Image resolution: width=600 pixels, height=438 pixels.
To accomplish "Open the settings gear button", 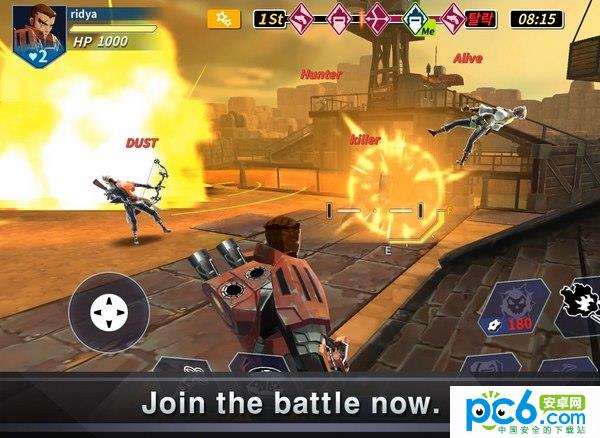I will click(224, 18).
